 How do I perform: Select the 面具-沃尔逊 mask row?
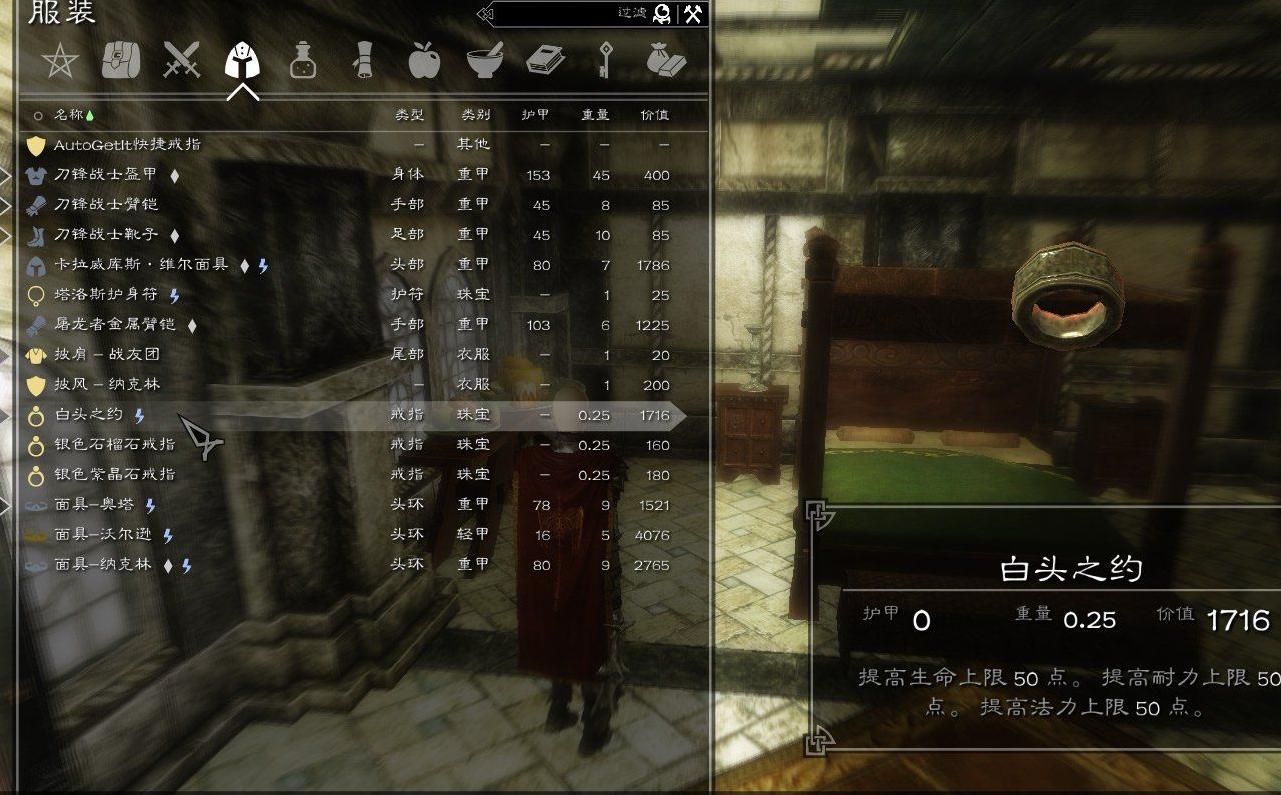point(105,535)
